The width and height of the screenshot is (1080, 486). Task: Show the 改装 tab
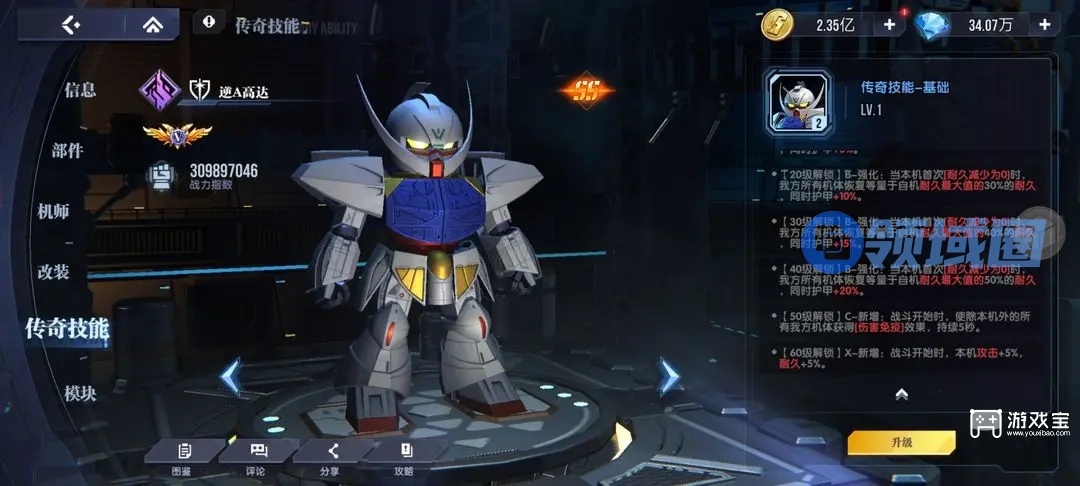tap(53, 272)
